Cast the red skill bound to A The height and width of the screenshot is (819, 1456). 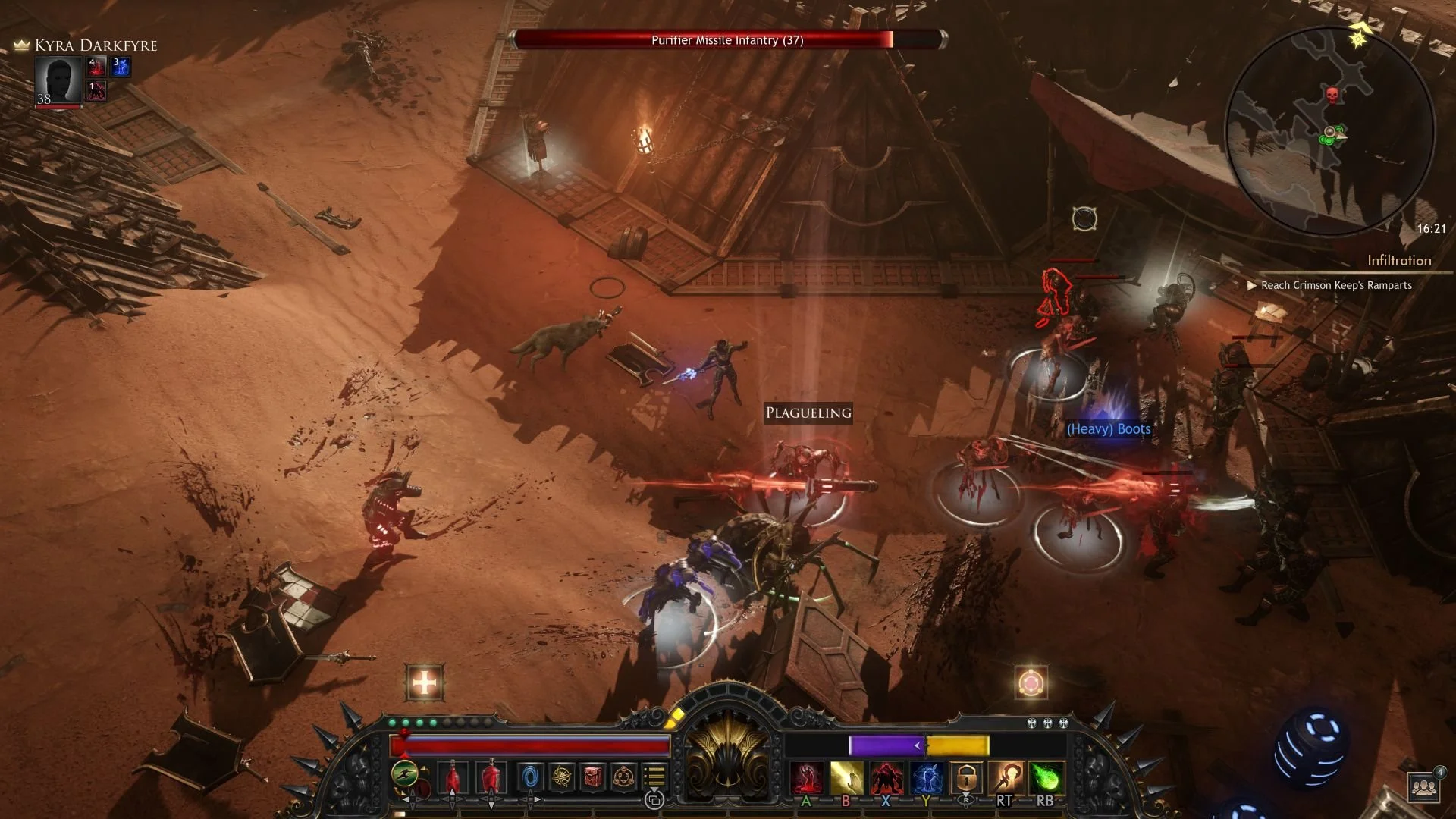(806, 775)
